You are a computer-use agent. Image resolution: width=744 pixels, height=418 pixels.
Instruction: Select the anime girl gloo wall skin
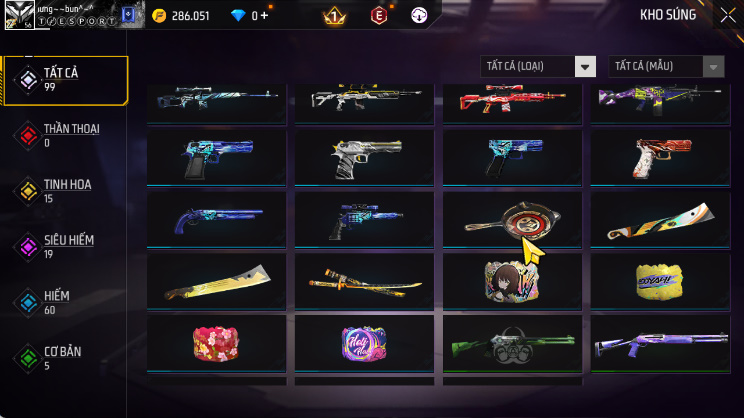514,281
